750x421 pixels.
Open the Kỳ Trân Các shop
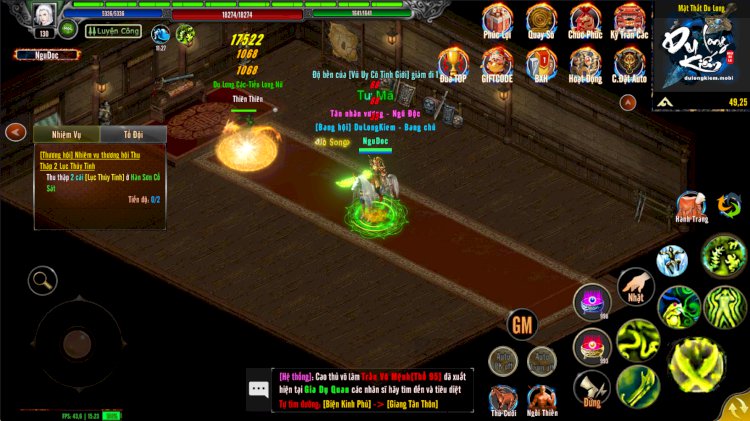point(629,20)
